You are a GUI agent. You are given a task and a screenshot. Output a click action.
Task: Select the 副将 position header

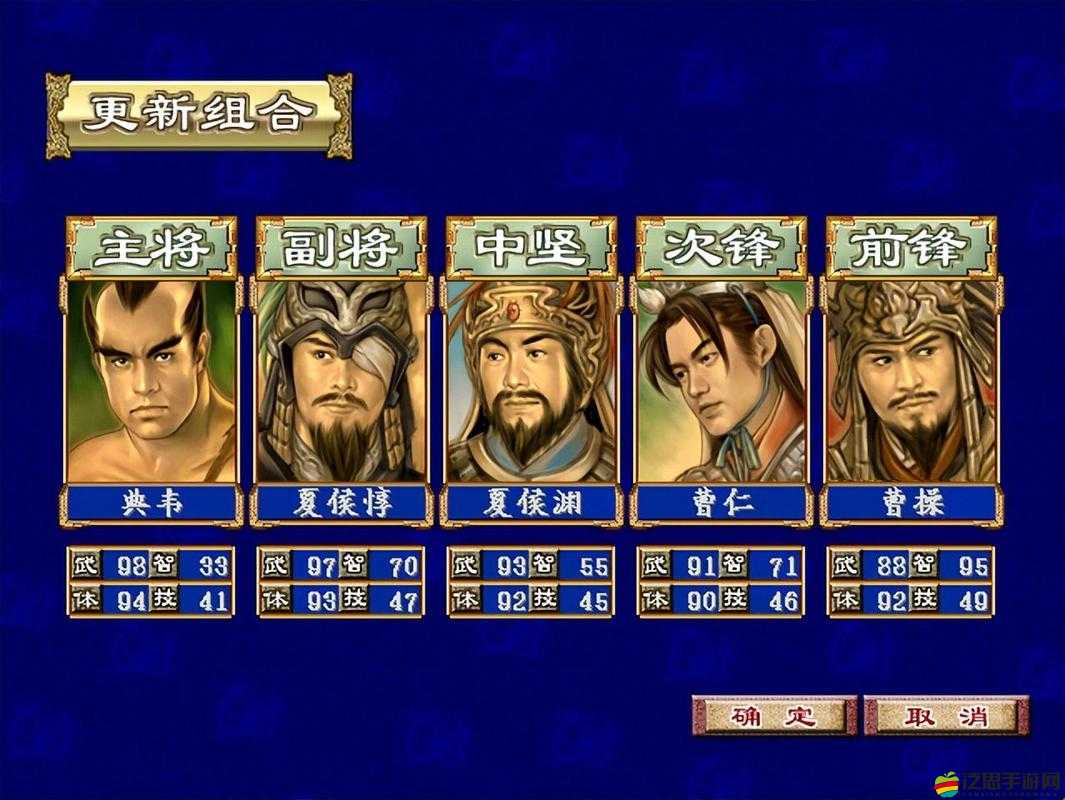click(342, 247)
